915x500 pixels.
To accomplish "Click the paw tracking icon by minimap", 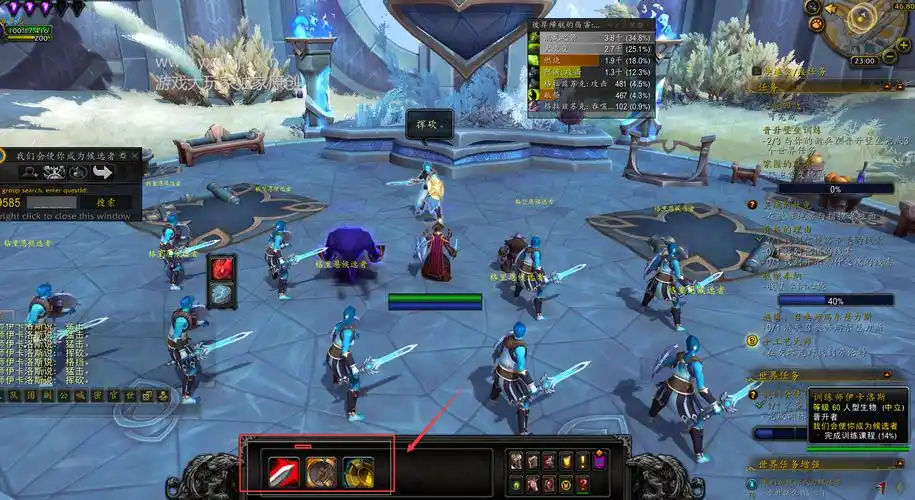I will (816, 23).
